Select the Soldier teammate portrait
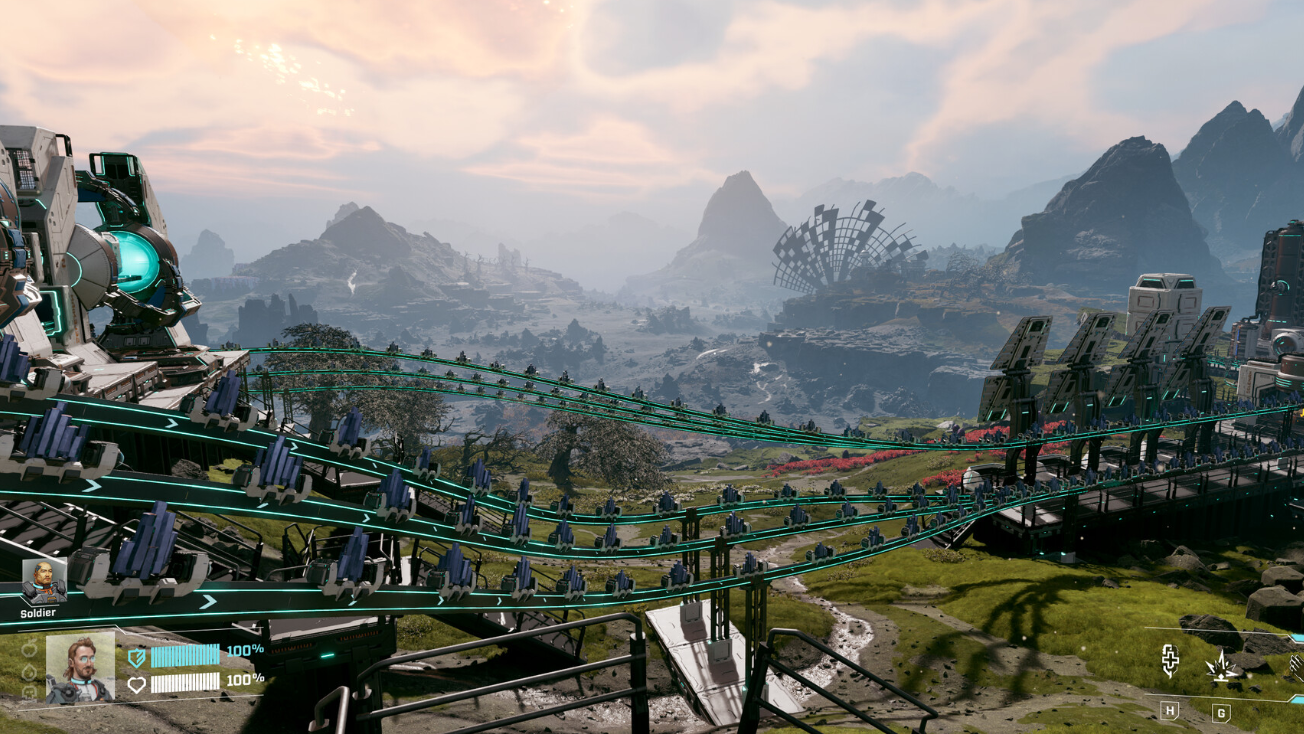 (x=45, y=581)
